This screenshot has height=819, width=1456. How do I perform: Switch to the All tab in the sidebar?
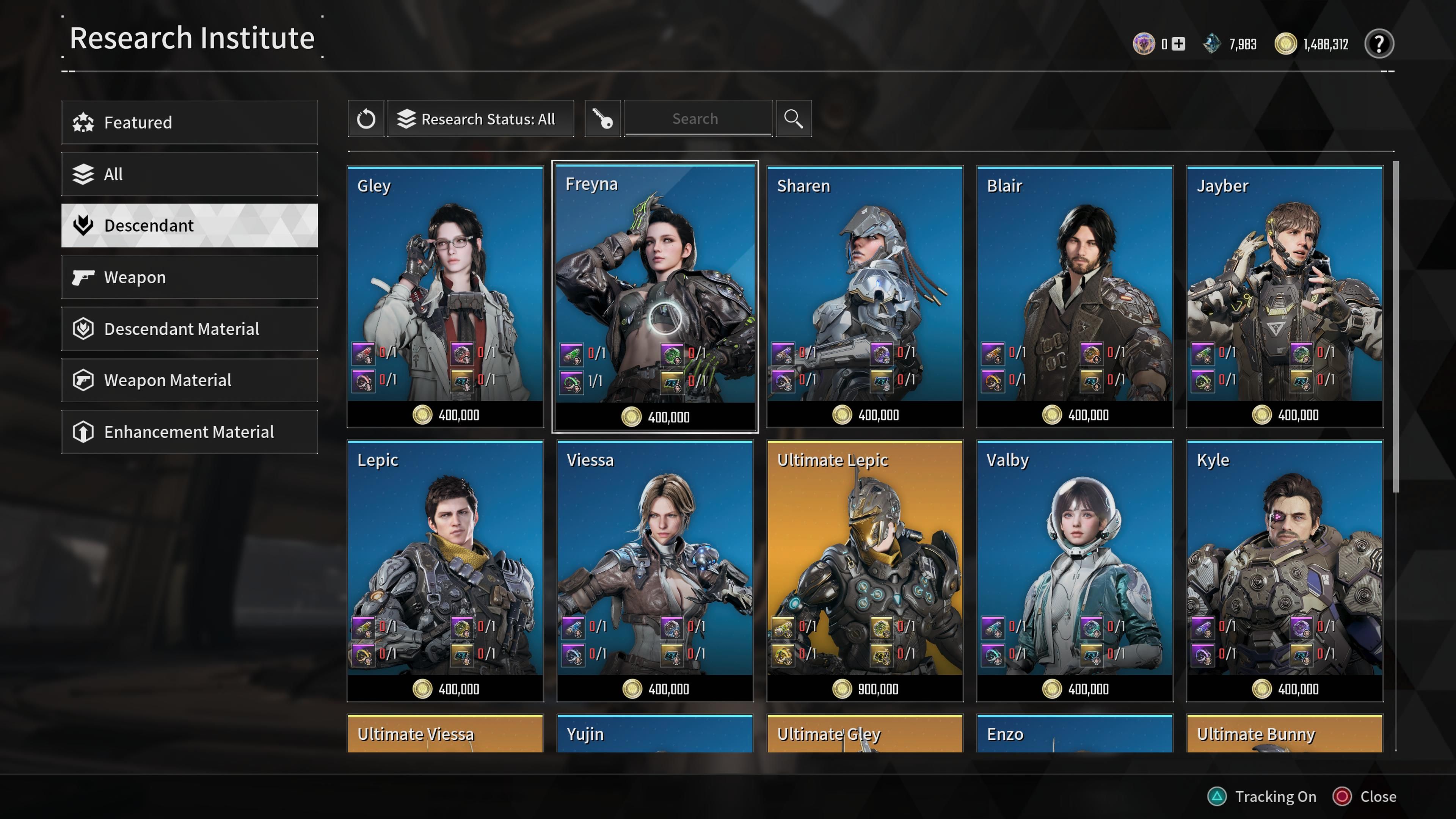189,174
